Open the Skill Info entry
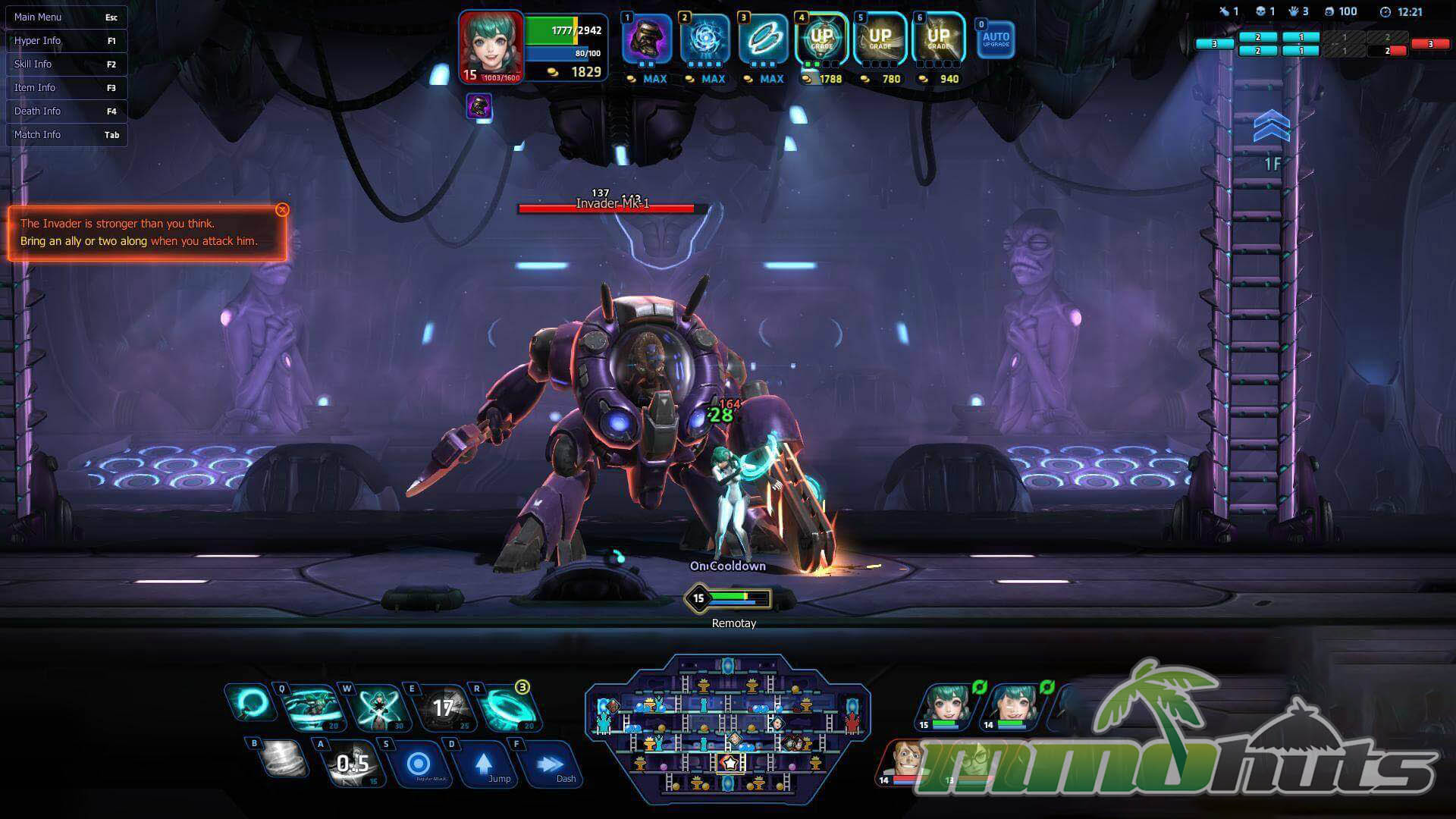The height and width of the screenshot is (819, 1456). click(x=66, y=64)
